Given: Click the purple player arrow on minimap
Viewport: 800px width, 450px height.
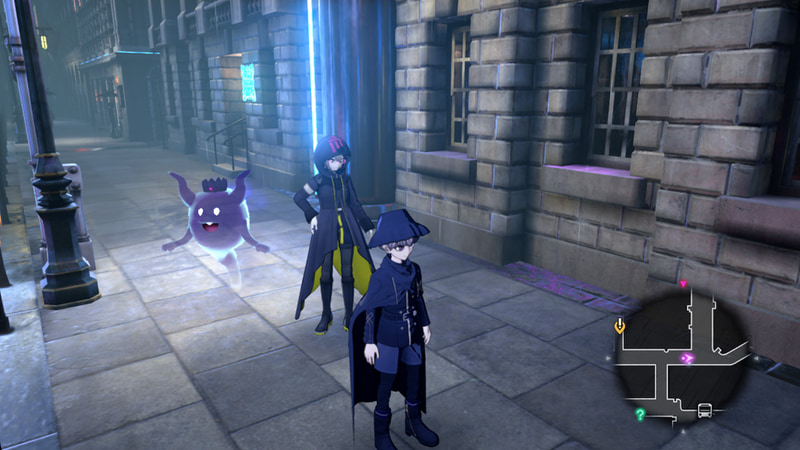Looking at the screenshot, I should pyautogui.click(x=687, y=358).
